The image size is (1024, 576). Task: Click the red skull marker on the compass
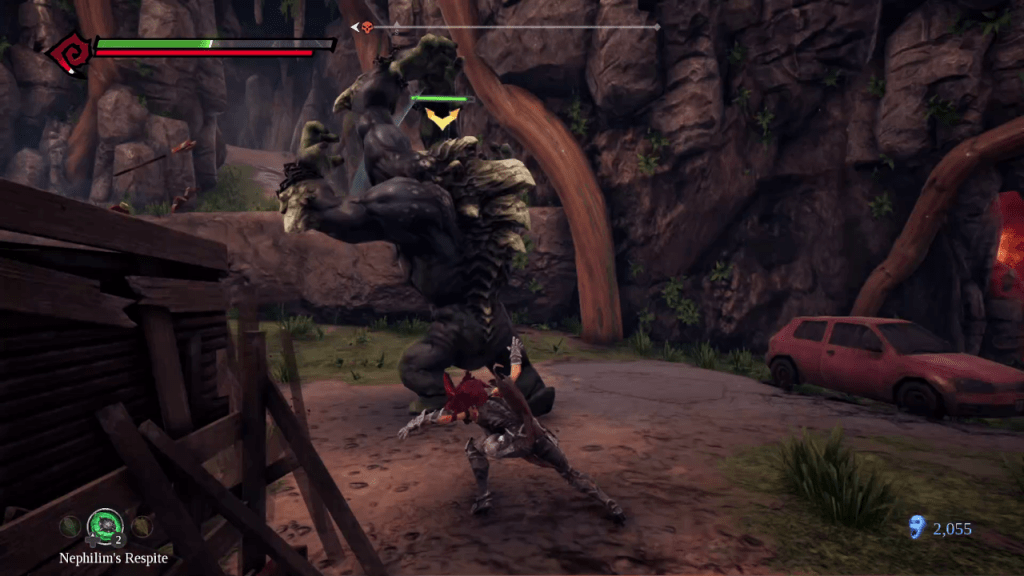pos(368,27)
